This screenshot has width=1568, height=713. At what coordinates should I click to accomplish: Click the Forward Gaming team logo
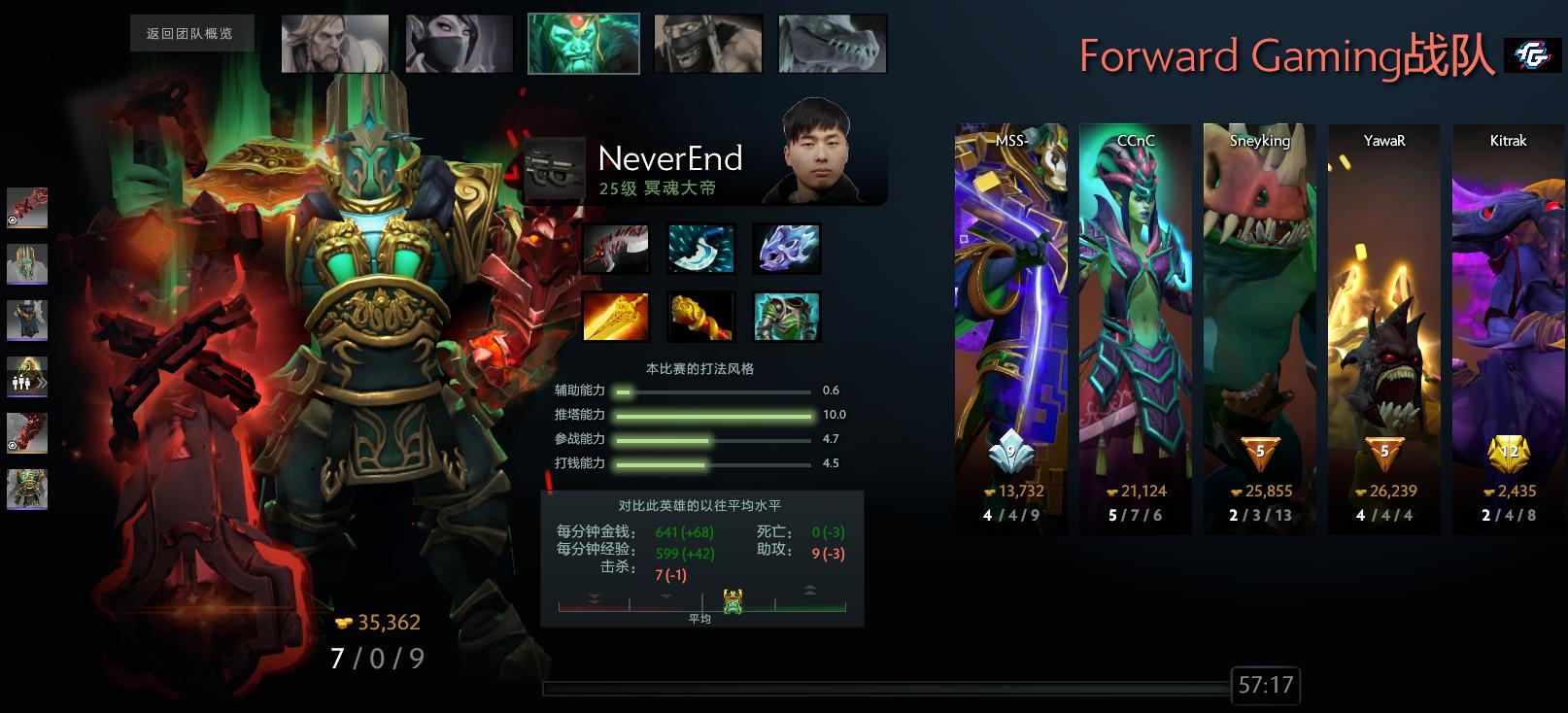(x=1541, y=57)
